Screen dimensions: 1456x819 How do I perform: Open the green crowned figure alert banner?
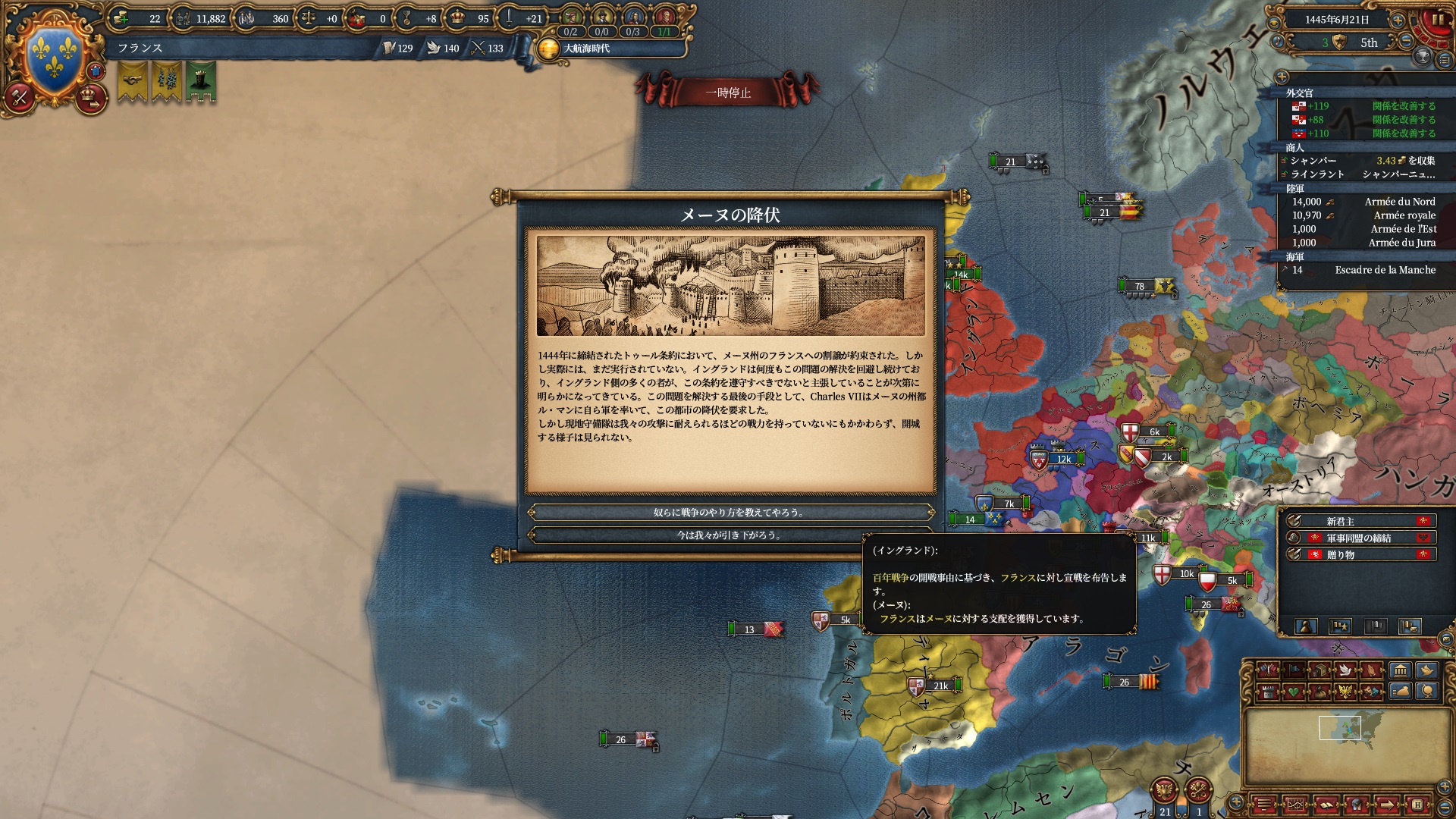click(201, 80)
